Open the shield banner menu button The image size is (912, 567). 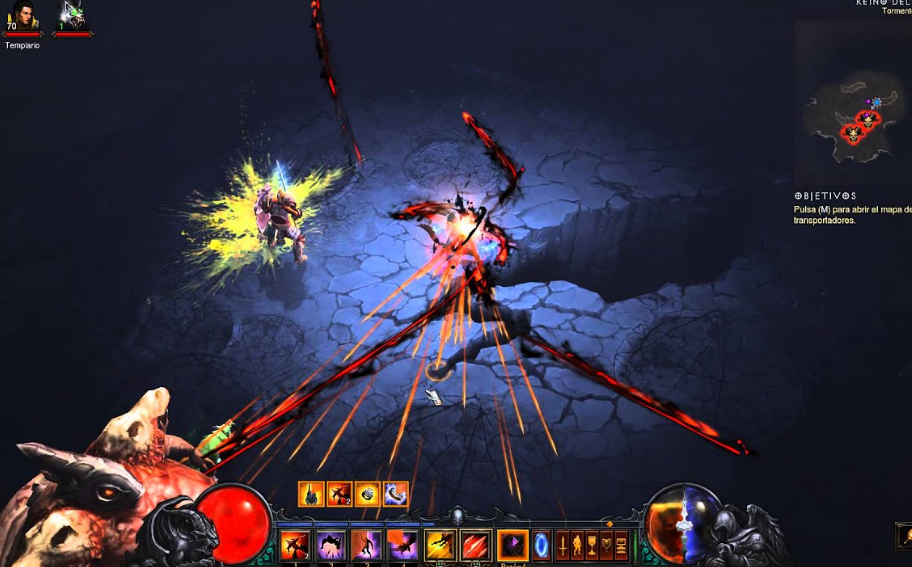click(606, 546)
